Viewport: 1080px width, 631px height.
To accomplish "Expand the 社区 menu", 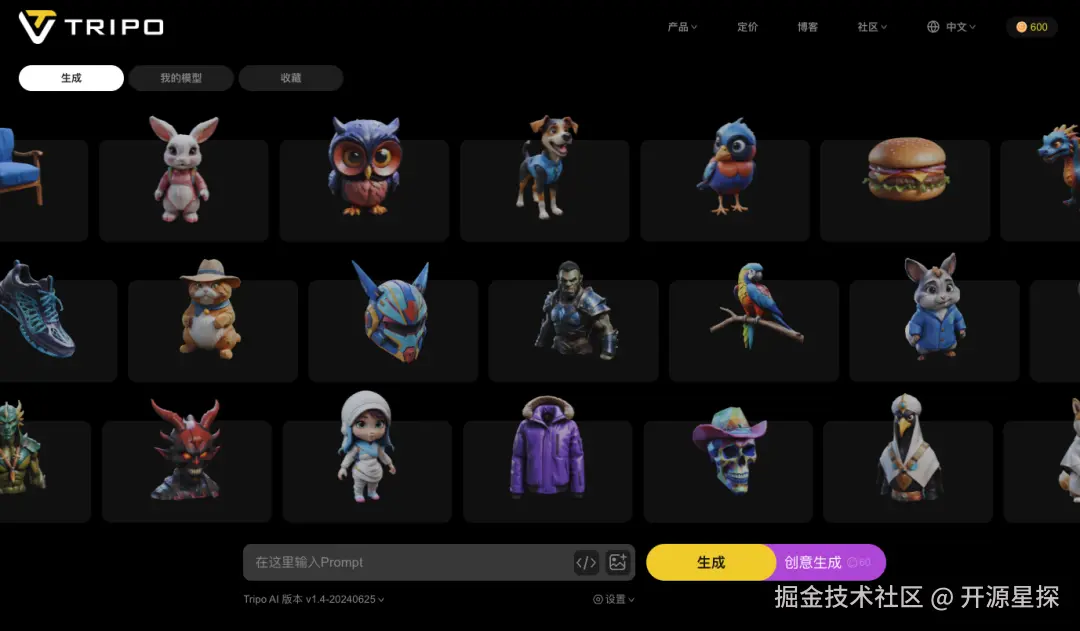I will tap(872, 27).
